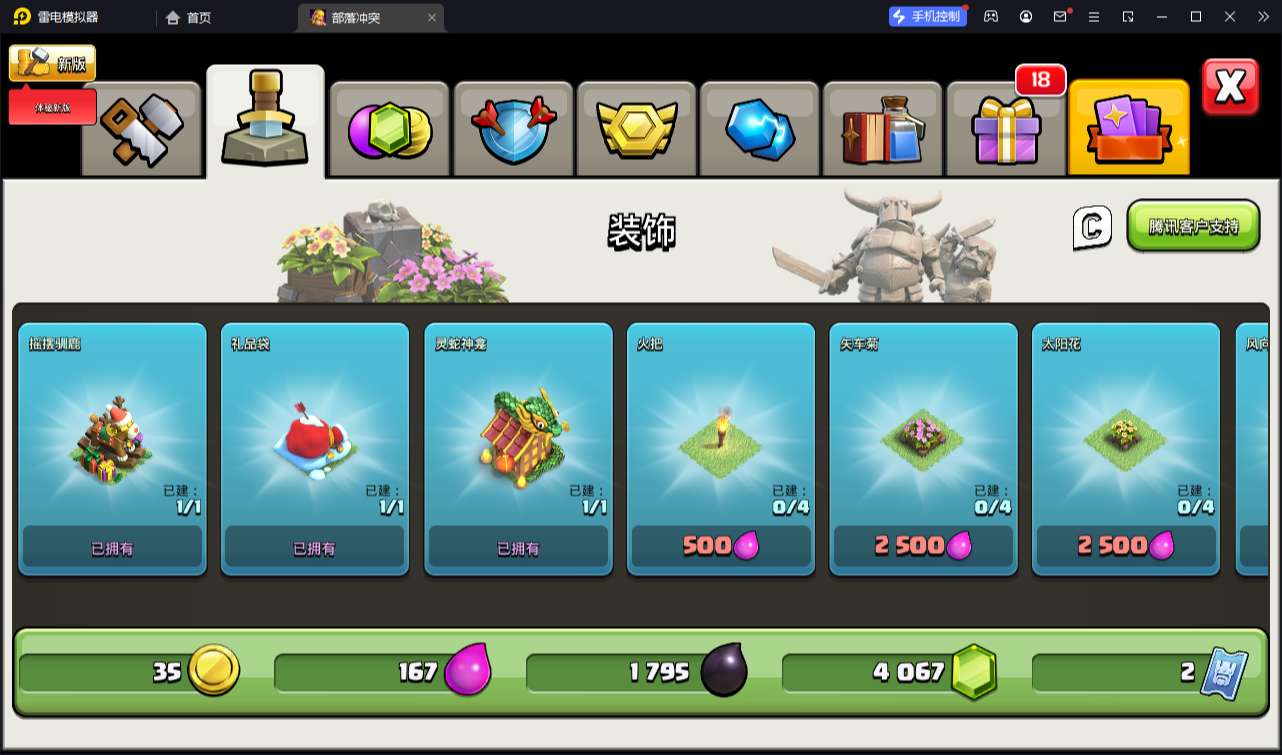Select the blue crystal ore tab
Viewport: 1282px width, 755px height.
(x=760, y=129)
